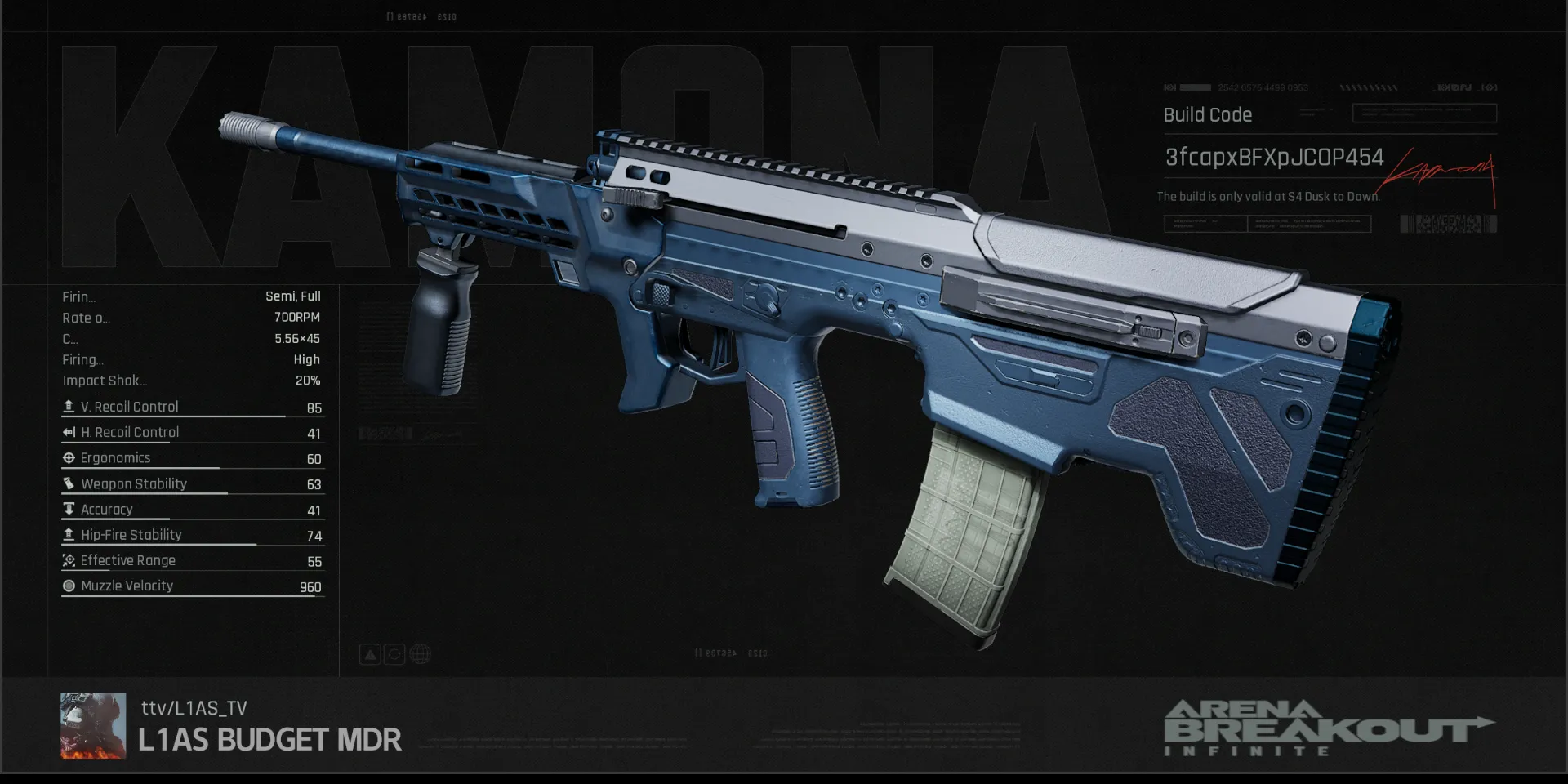Open the ttv/L1AS_TV channel link
1568x784 pixels.
click(194, 708)
